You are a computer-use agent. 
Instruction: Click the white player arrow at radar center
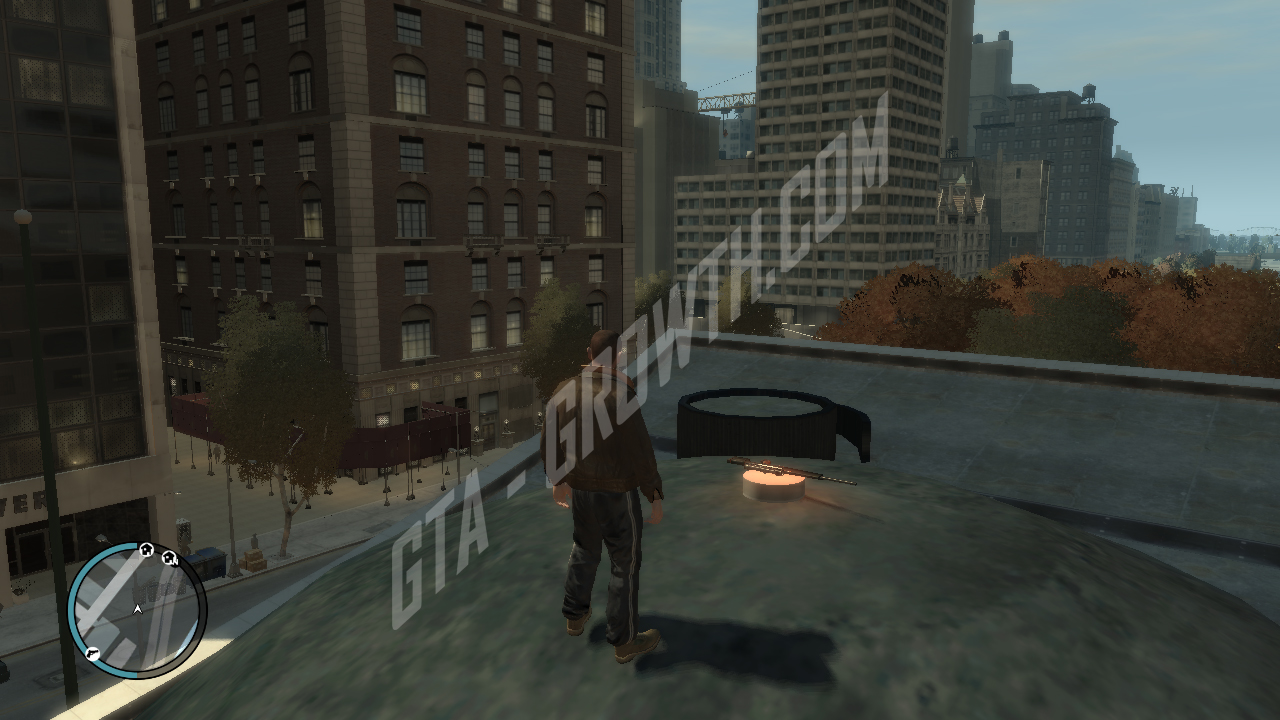click(x=137, y=609)
